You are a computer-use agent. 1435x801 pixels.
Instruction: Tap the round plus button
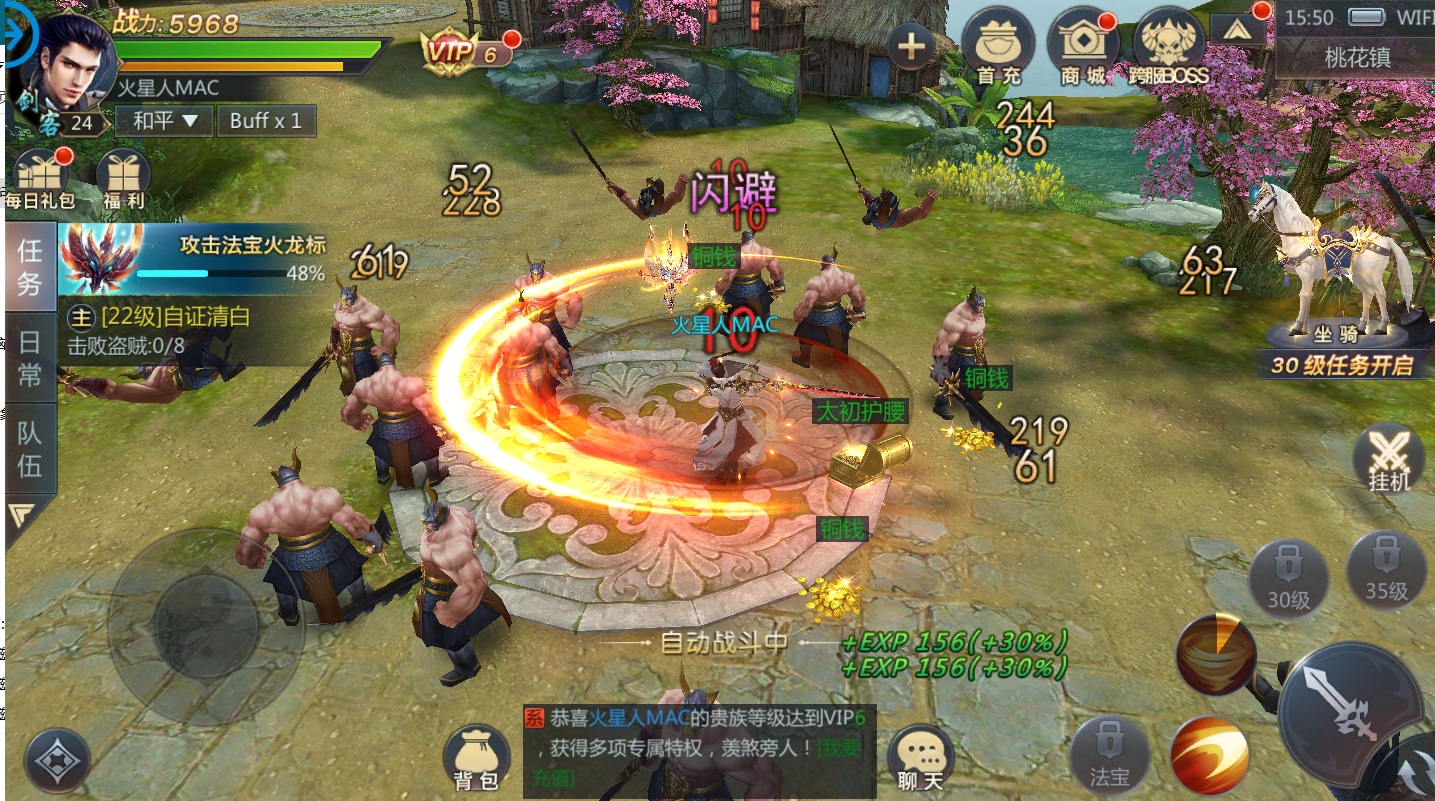(911, 46)
